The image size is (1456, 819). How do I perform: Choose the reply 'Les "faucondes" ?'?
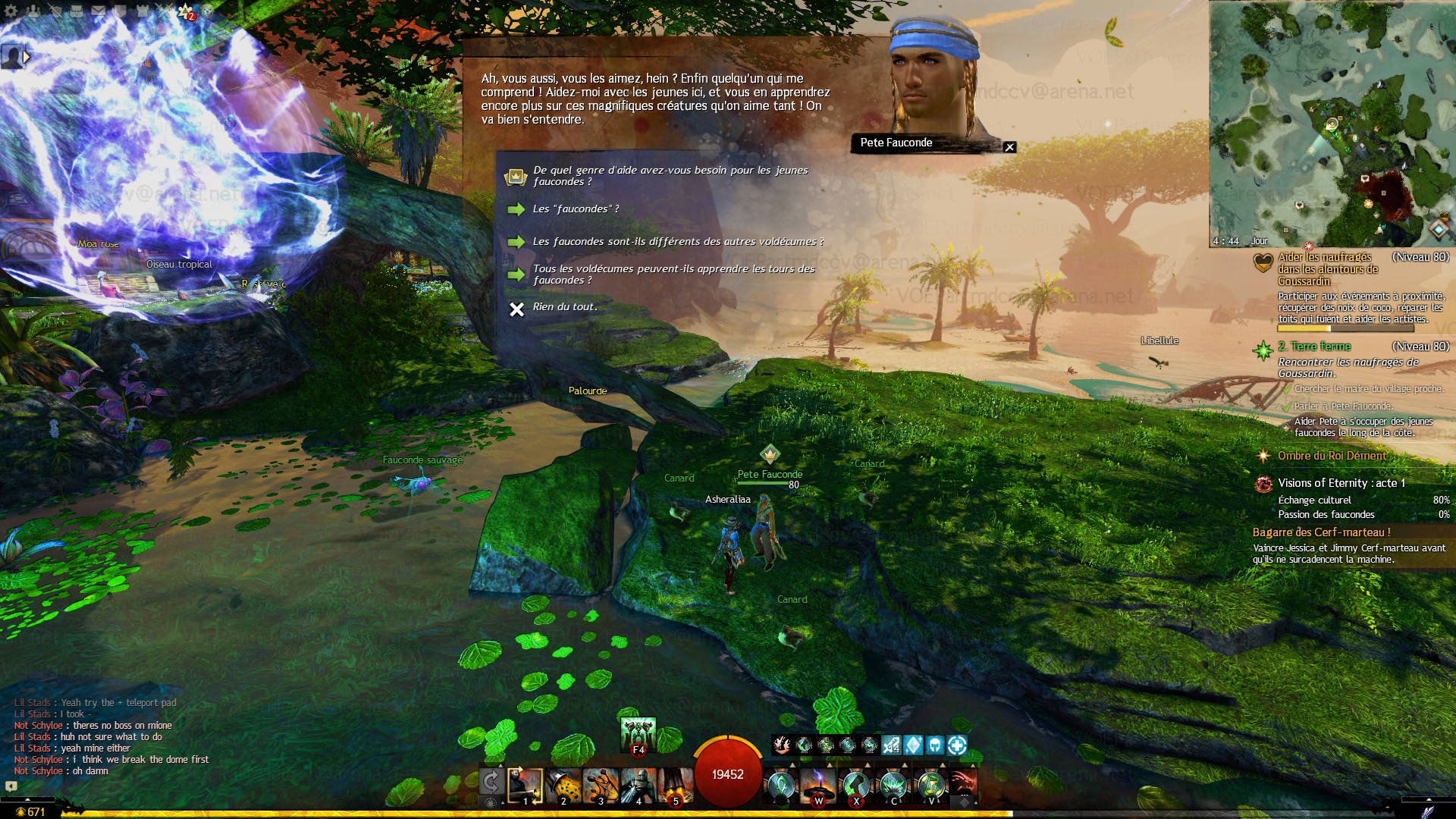(576, 209)
